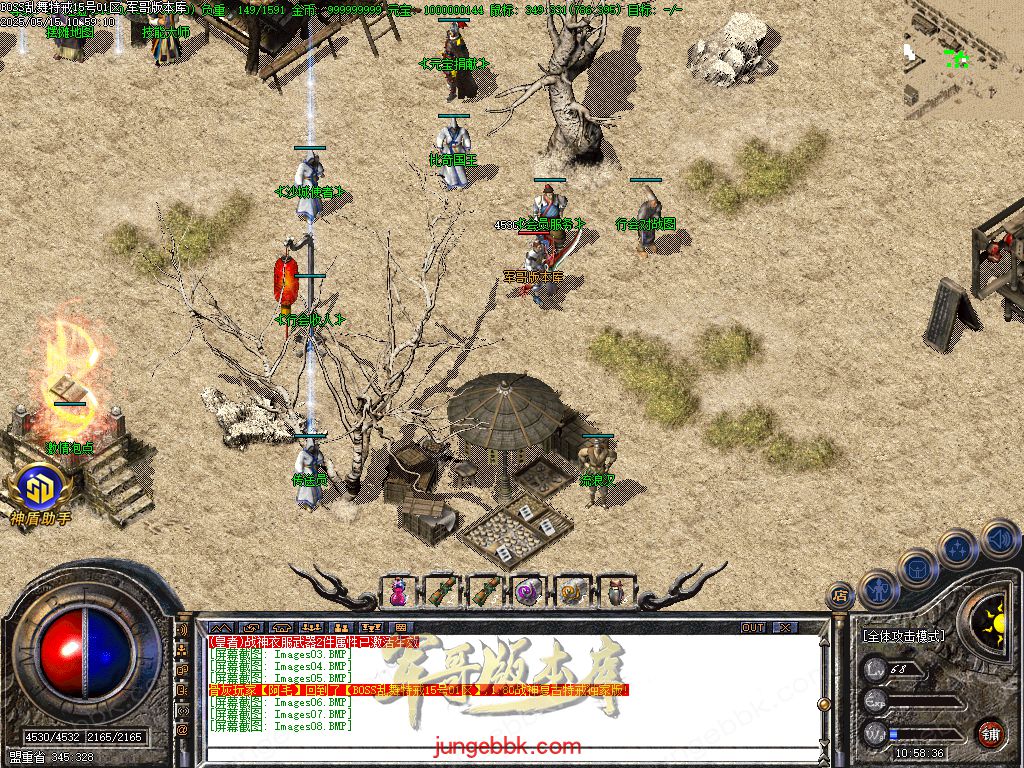Open the character figure status button
Image resolution: width=1024 pixels, height=768 pixels.
[x=879, y=589]
